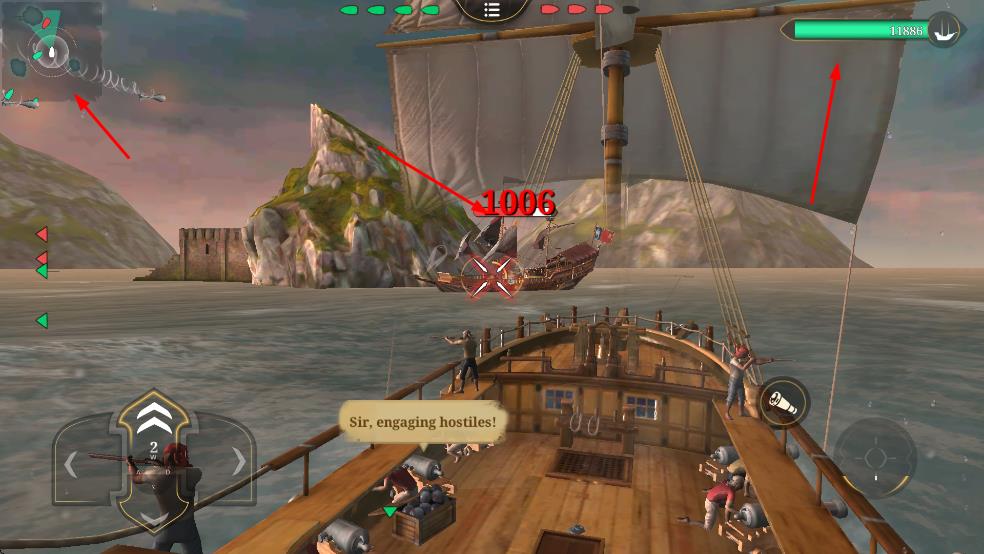Fire cannons with the crosshair button
The width and height of the screenshot is (984, 554).
[x=875, y=458]
